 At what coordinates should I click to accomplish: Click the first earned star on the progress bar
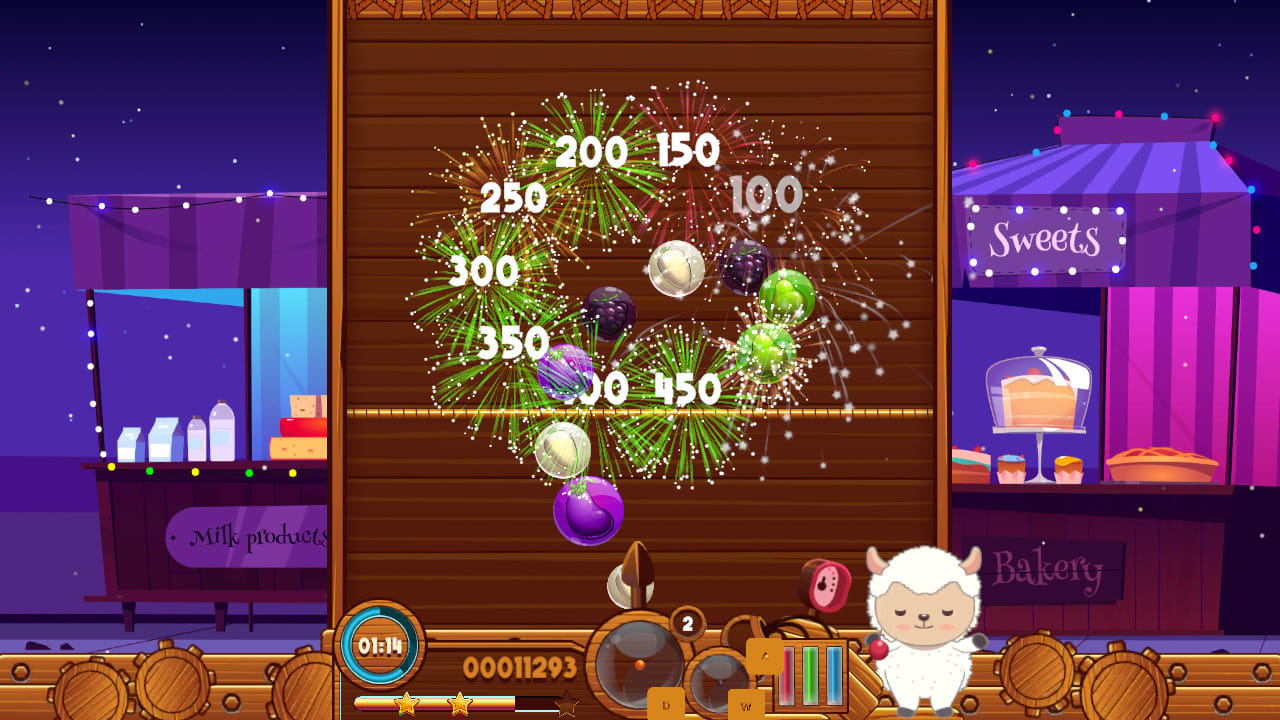(406, 703)
